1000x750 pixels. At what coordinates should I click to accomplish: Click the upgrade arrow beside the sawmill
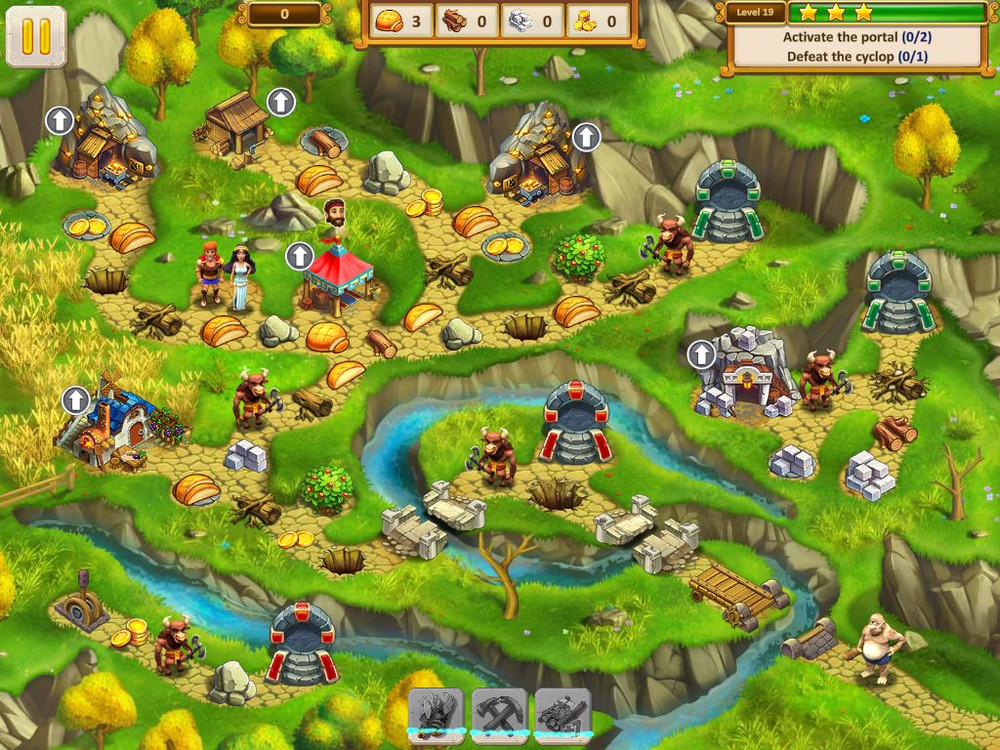pyautogui.click(x=281, y=101)
